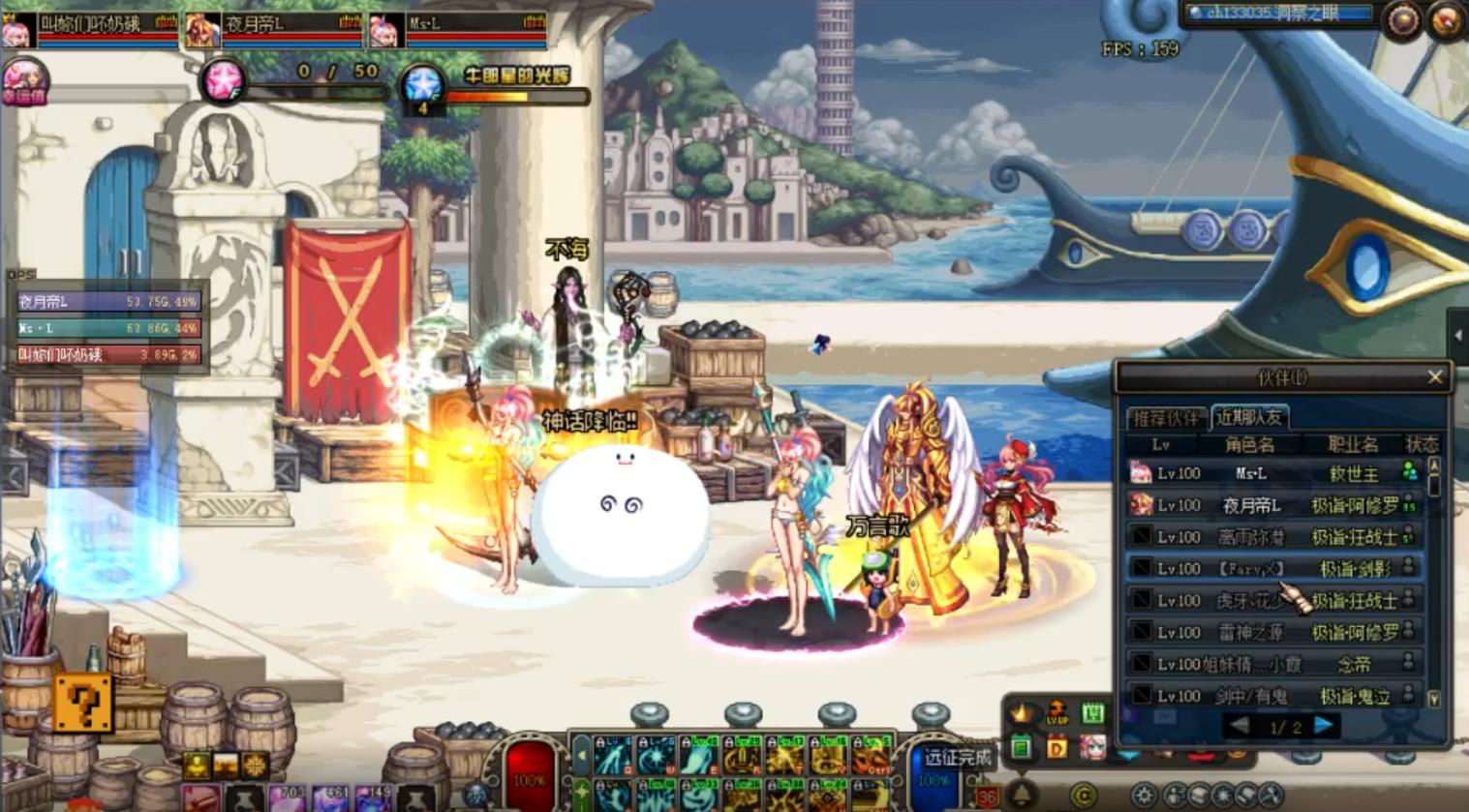
Task: Open the orange question mark block
Action: tap(82, 703)
